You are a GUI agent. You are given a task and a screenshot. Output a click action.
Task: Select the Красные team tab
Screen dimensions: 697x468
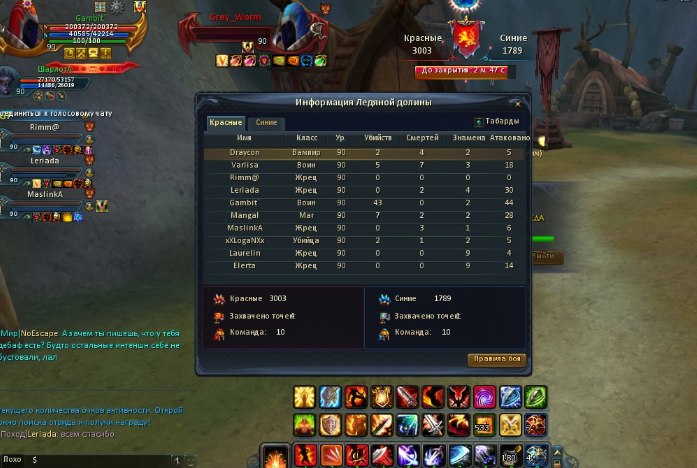tap(225, 122)
